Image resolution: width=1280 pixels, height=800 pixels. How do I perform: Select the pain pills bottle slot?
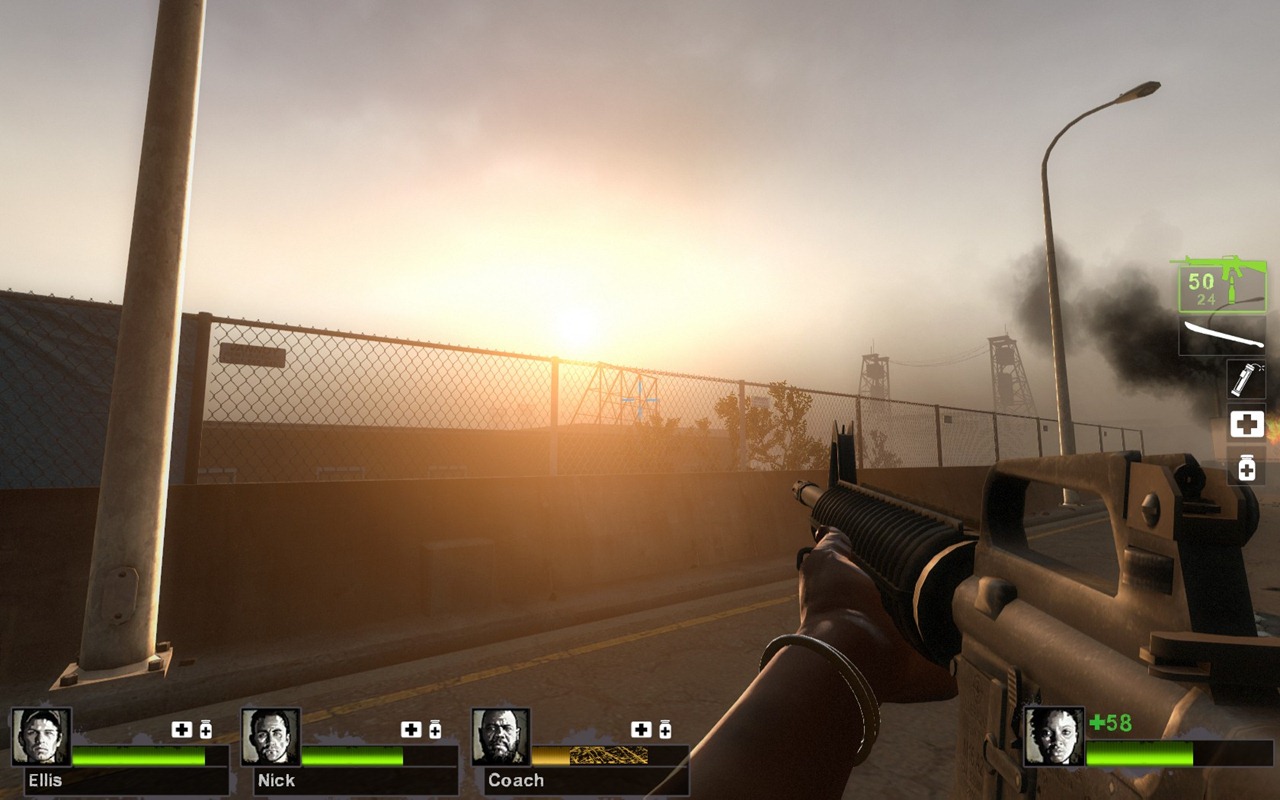tap(1246, 467)
